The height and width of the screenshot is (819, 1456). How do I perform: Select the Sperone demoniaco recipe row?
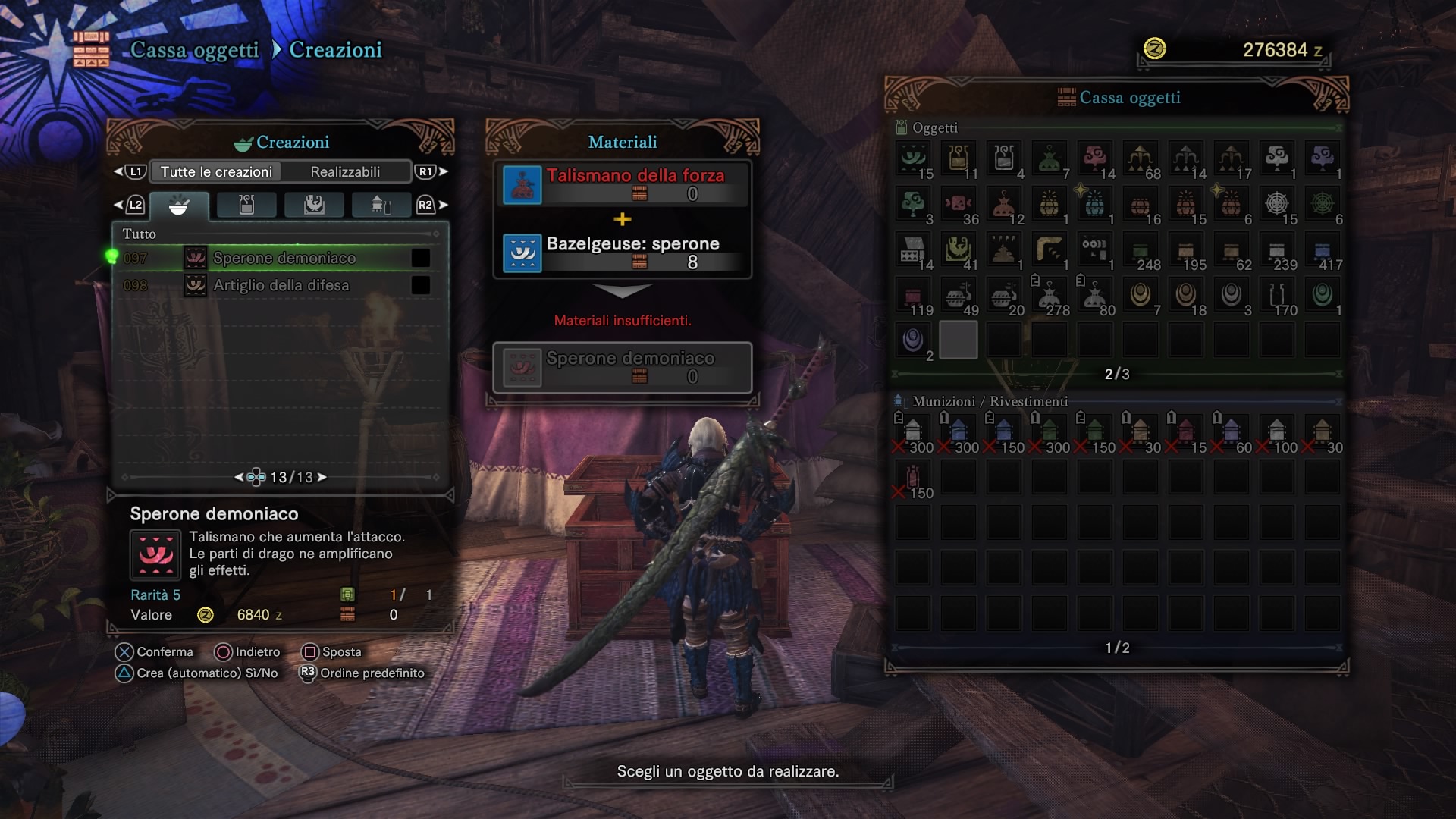284,258
